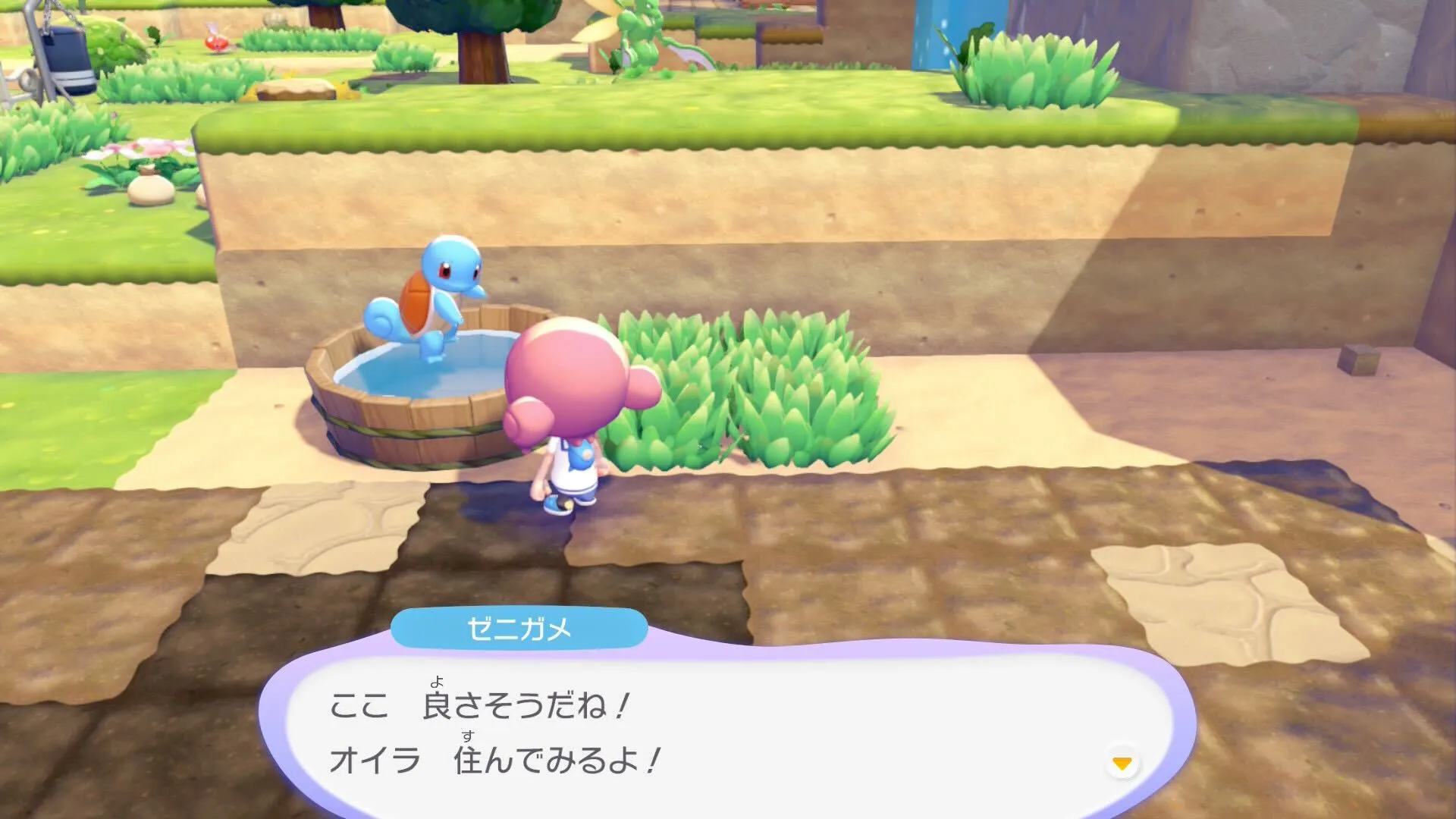Select the brown sack near the flowers

152,190
